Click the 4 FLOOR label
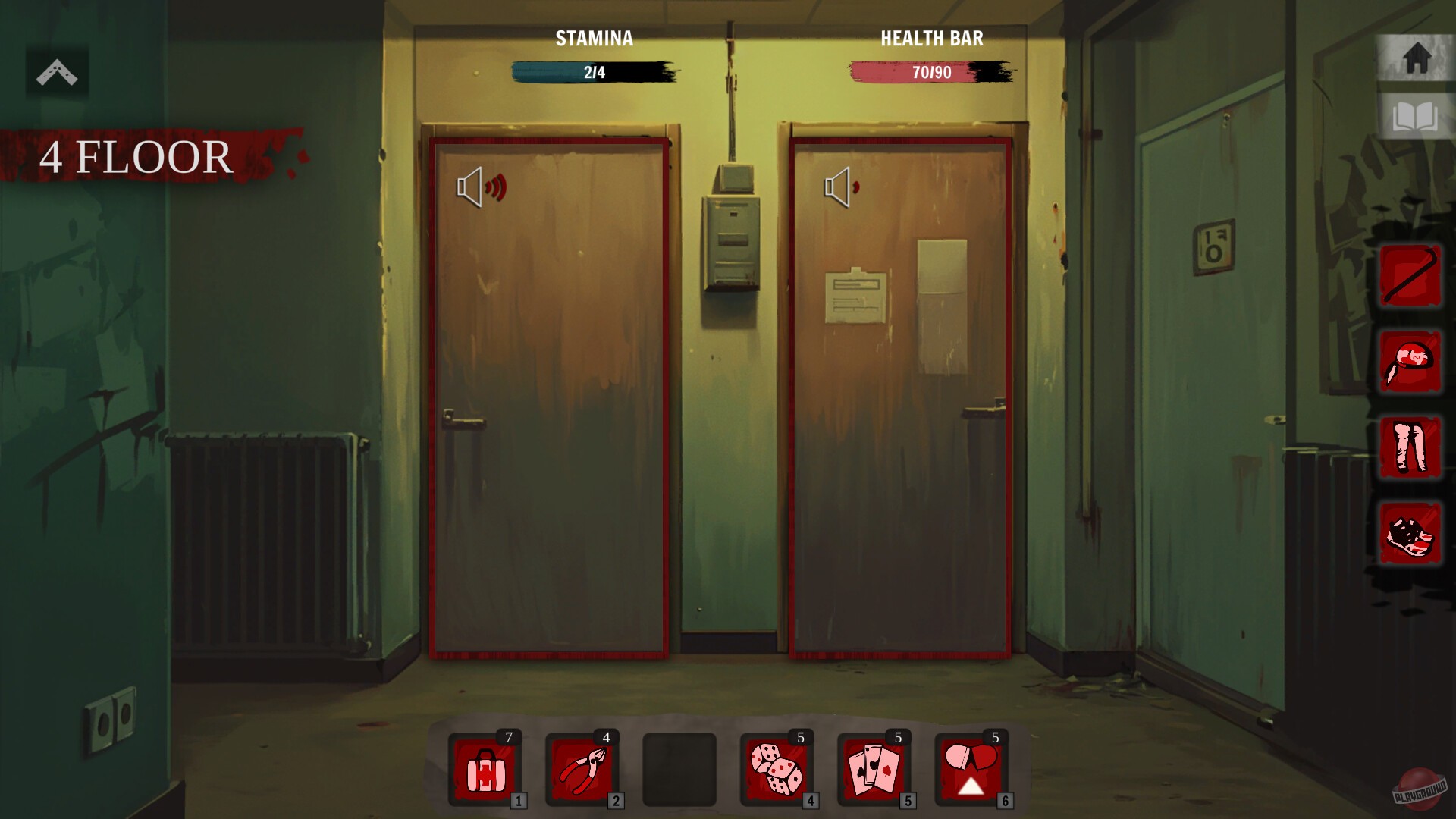Screen dimensions: 1456x819 tap(135, 157)
